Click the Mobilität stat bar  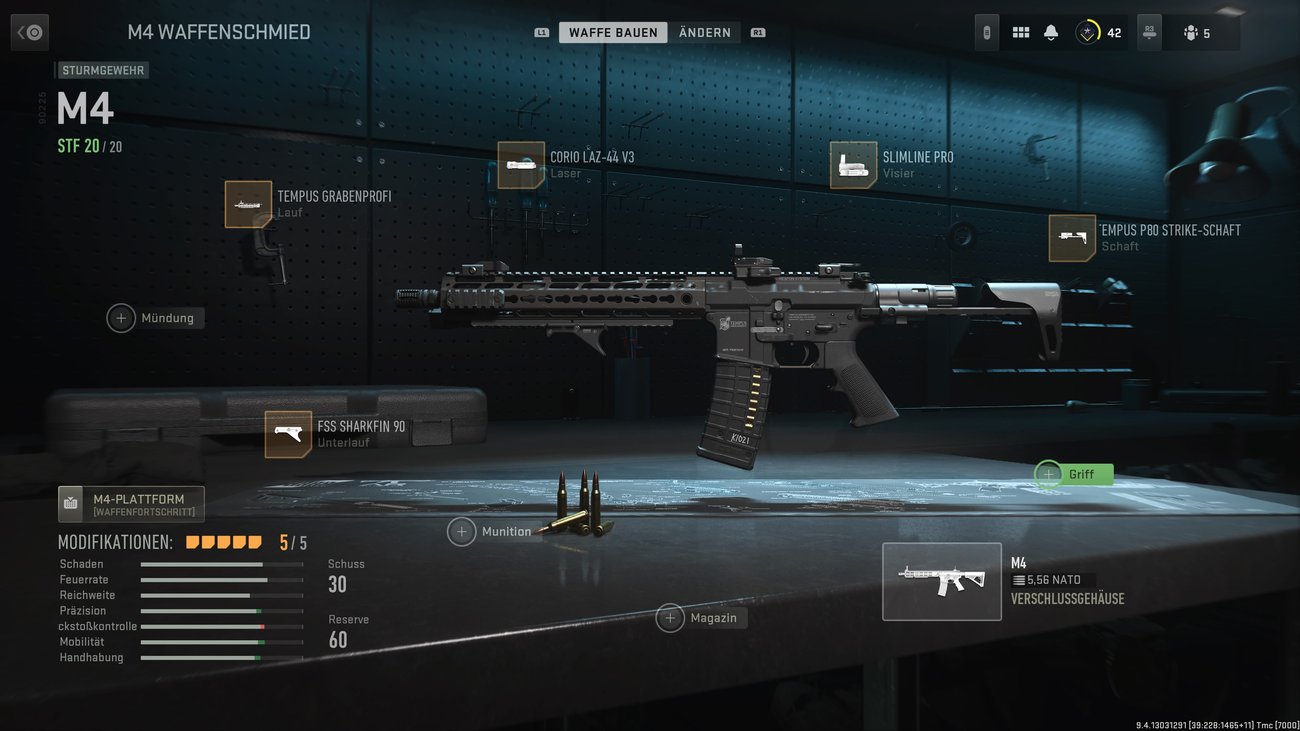(x=222, y=641)
